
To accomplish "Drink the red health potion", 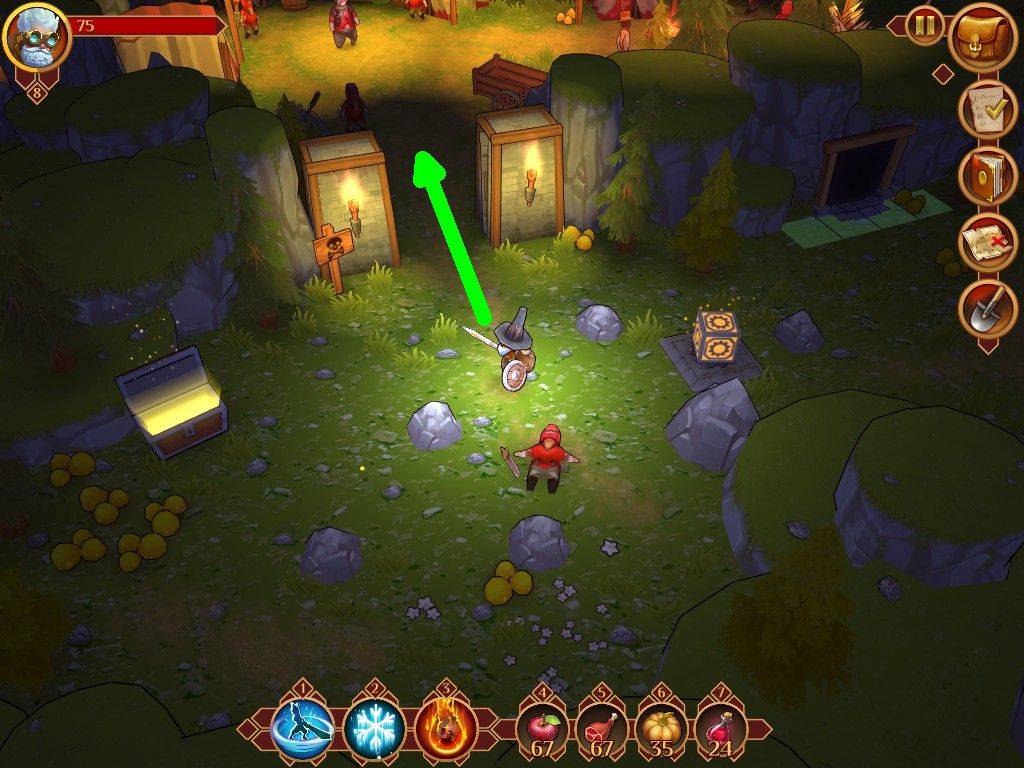I will [719, 731].
